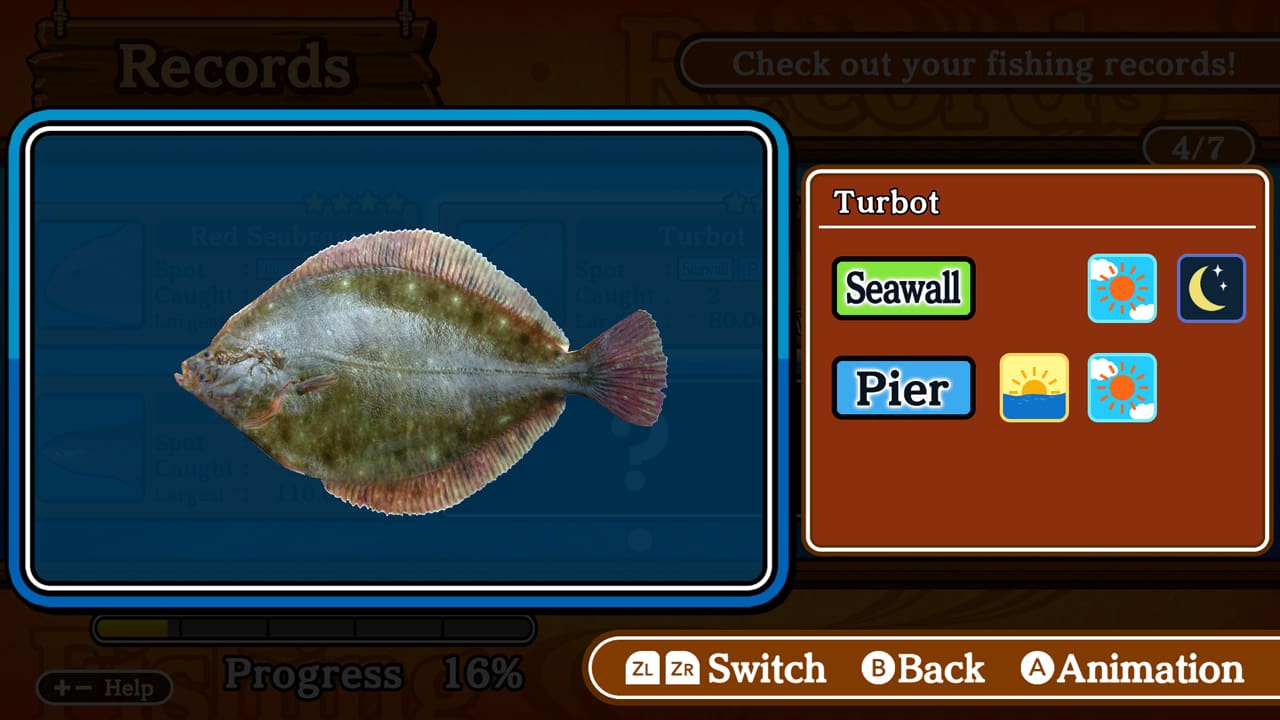This screenshot has width=1280, height=720.
Task: Select the sunny weather icon beside Pier
Action: [x=1122, y=388]
